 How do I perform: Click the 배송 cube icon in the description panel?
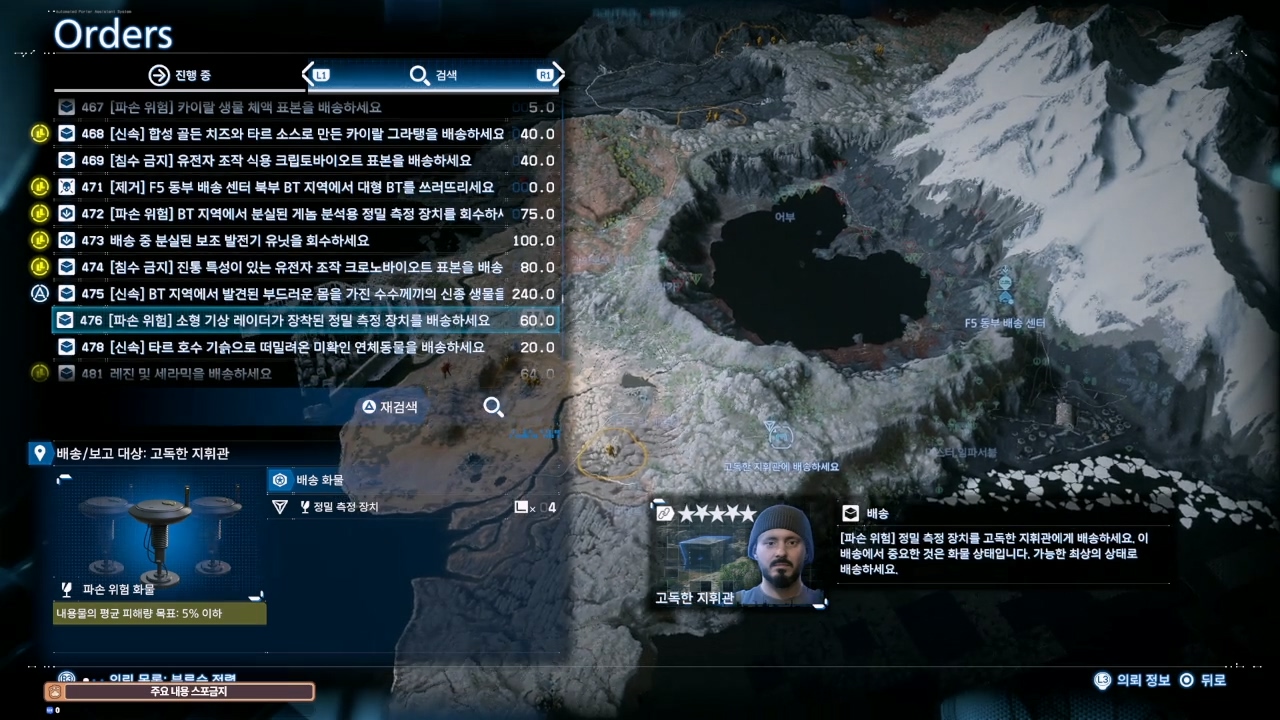click(x=849, y=513)
